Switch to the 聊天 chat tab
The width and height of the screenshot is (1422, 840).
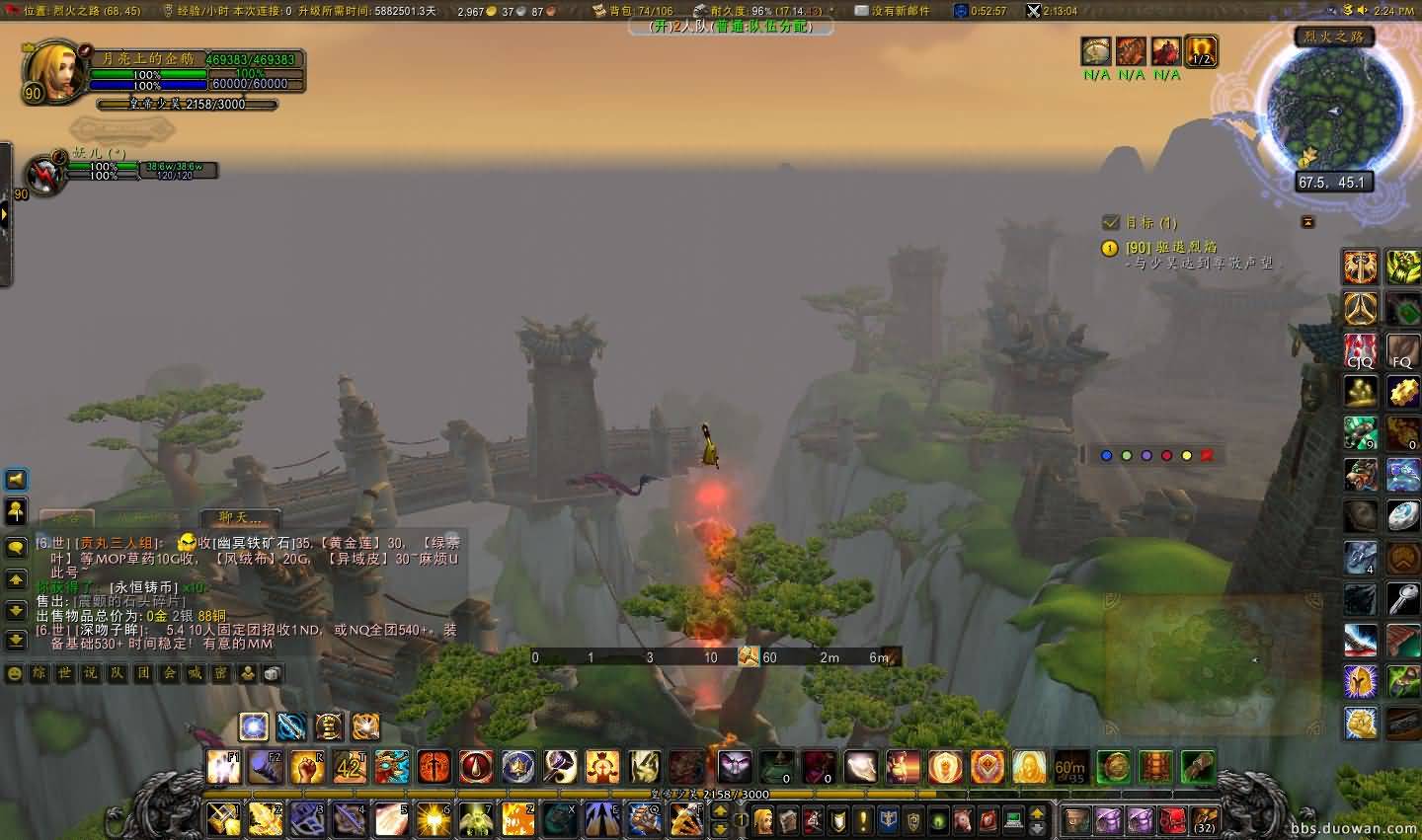(239, 517)
